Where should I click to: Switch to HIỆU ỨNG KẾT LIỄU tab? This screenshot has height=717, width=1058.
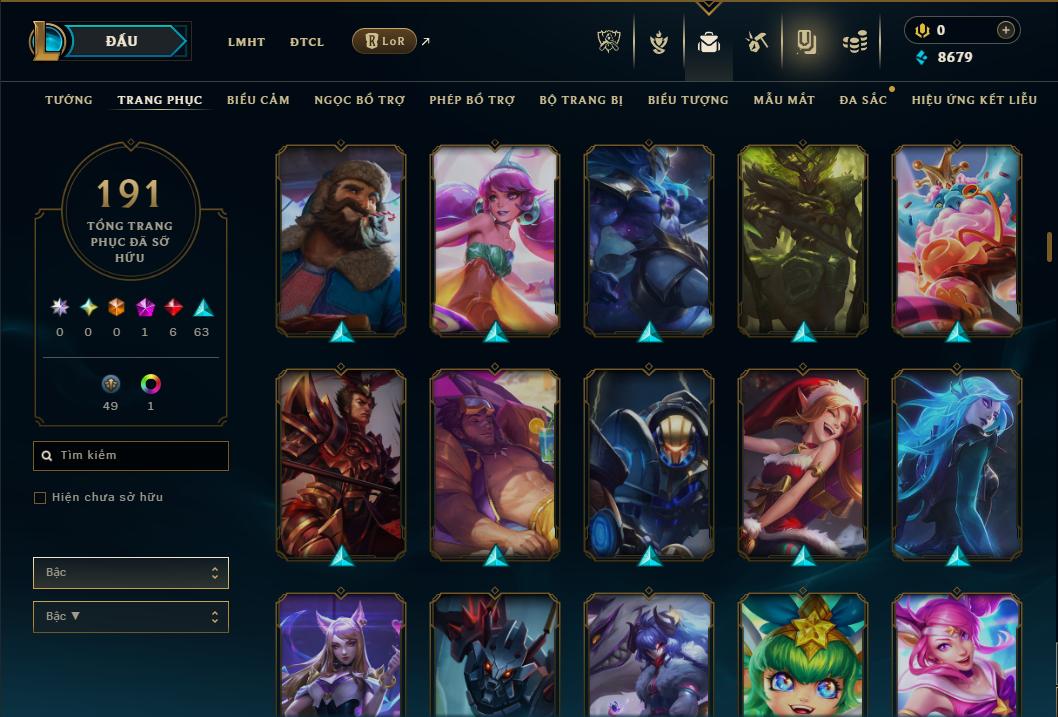973,100
